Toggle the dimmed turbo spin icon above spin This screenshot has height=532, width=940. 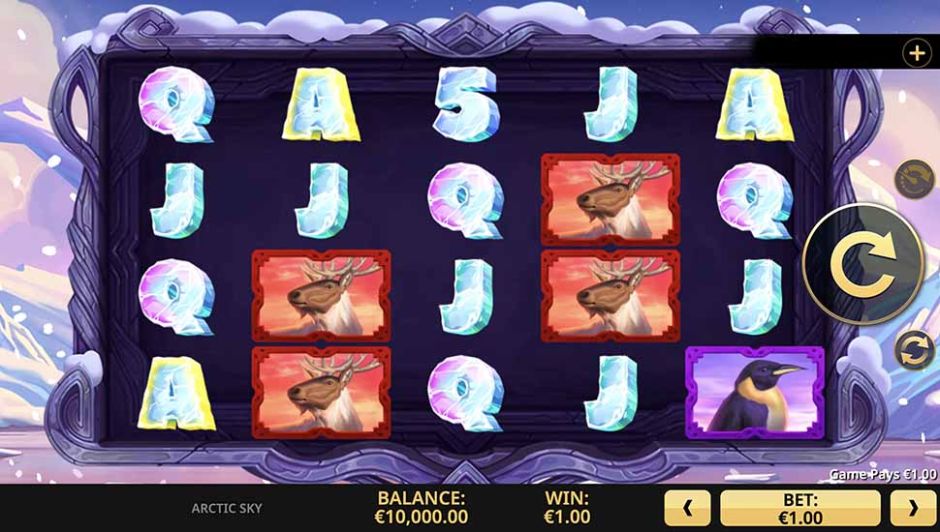[912, 180]
